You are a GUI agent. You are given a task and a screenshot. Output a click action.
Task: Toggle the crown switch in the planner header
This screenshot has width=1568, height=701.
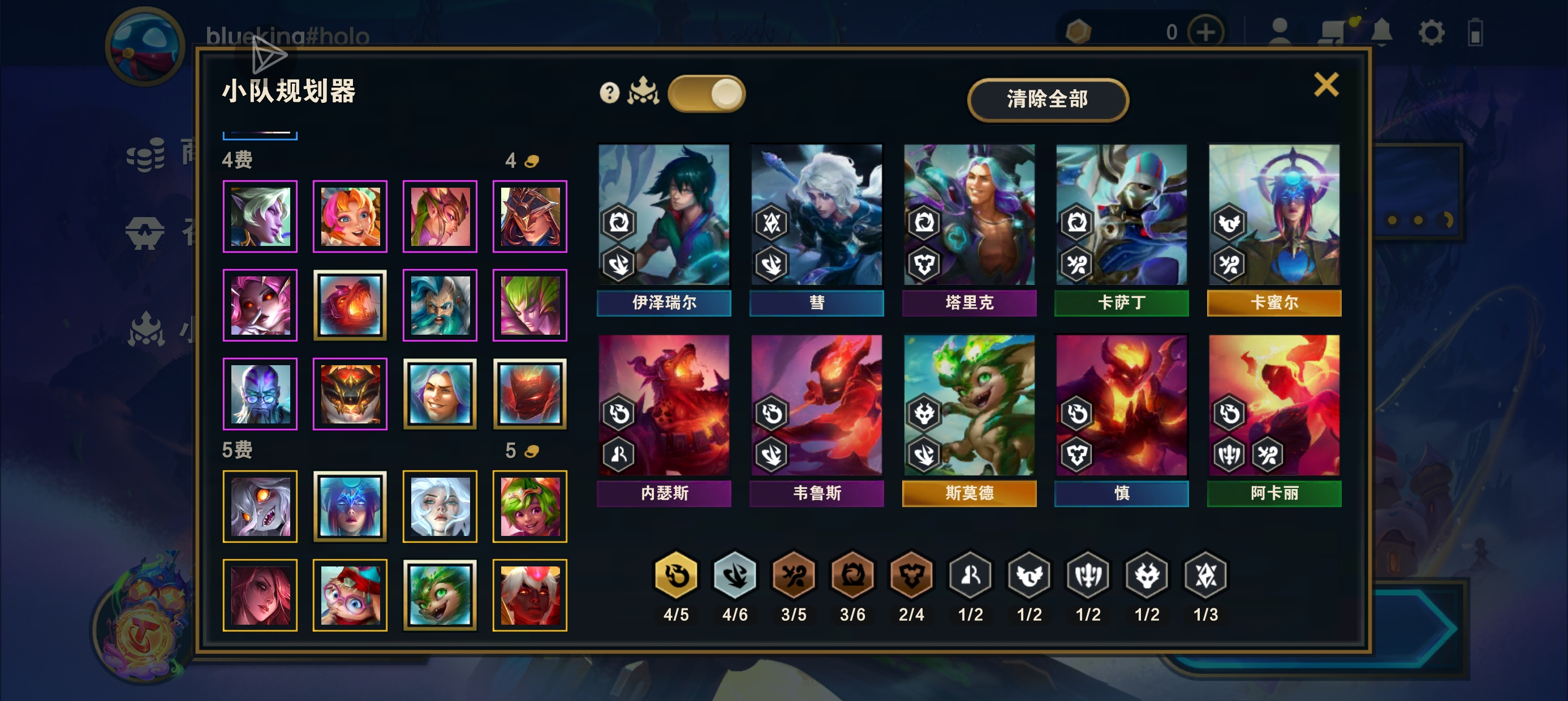tap(706, 94)
